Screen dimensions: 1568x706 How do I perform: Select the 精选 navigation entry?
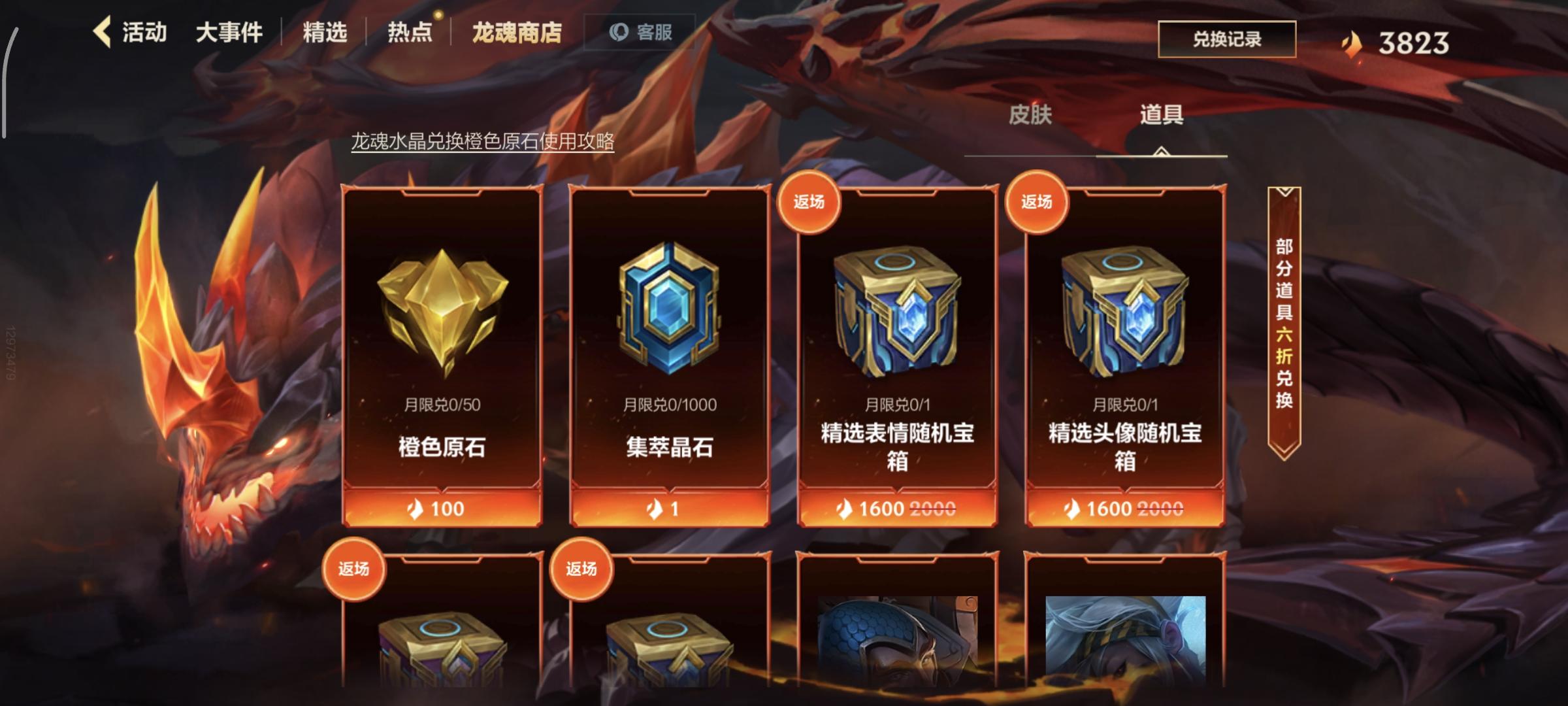click(x=323, y=33)
